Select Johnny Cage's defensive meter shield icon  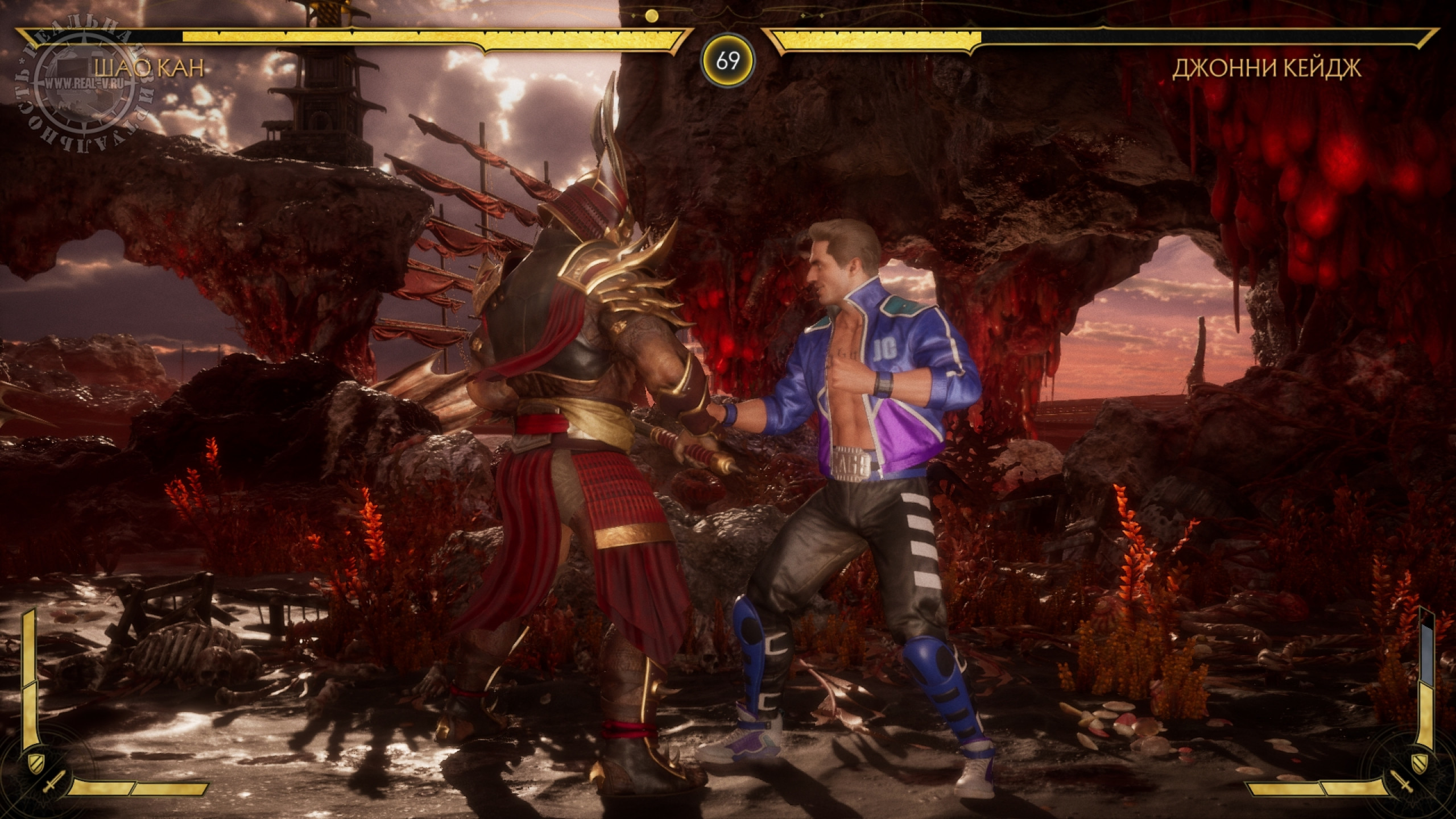point(1420,760)
